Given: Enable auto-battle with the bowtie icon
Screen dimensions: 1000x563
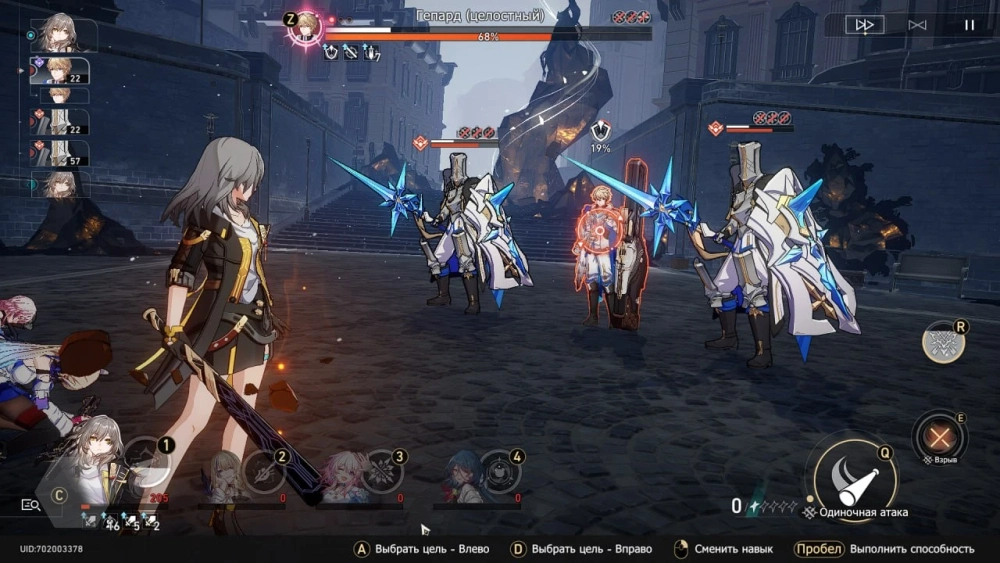Looking at the screenshot, I should tap(917, 25).
